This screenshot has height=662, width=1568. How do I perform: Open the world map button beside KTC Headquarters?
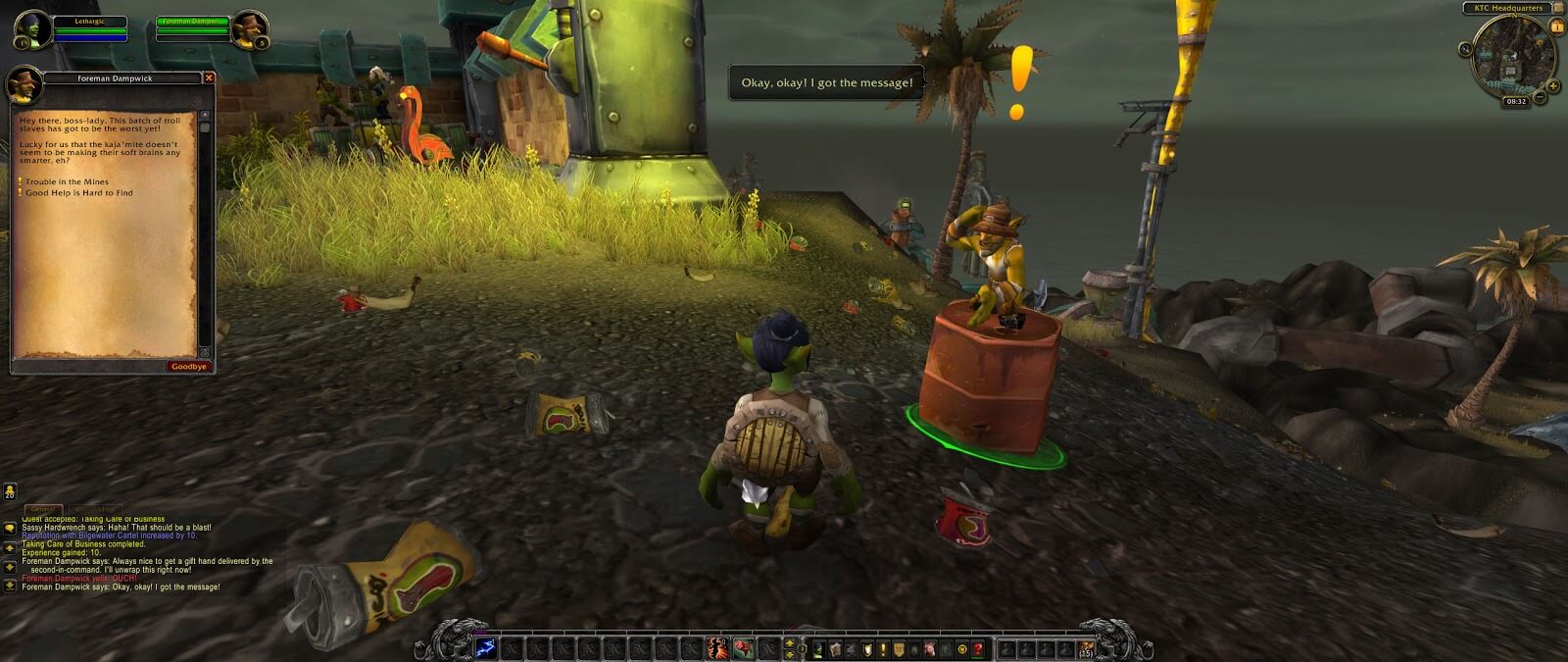coord(1558,8)
